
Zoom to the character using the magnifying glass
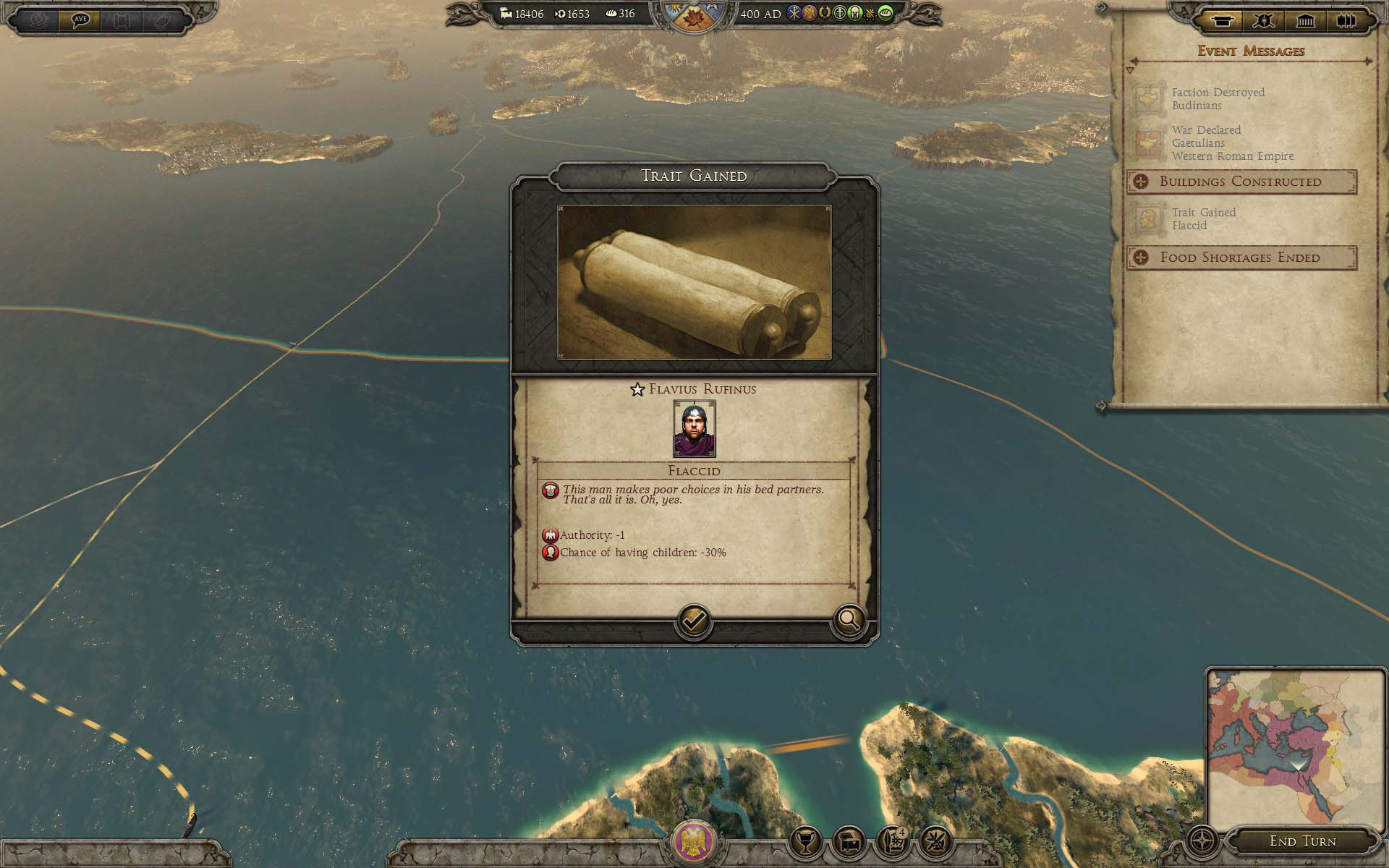point(849,620)
